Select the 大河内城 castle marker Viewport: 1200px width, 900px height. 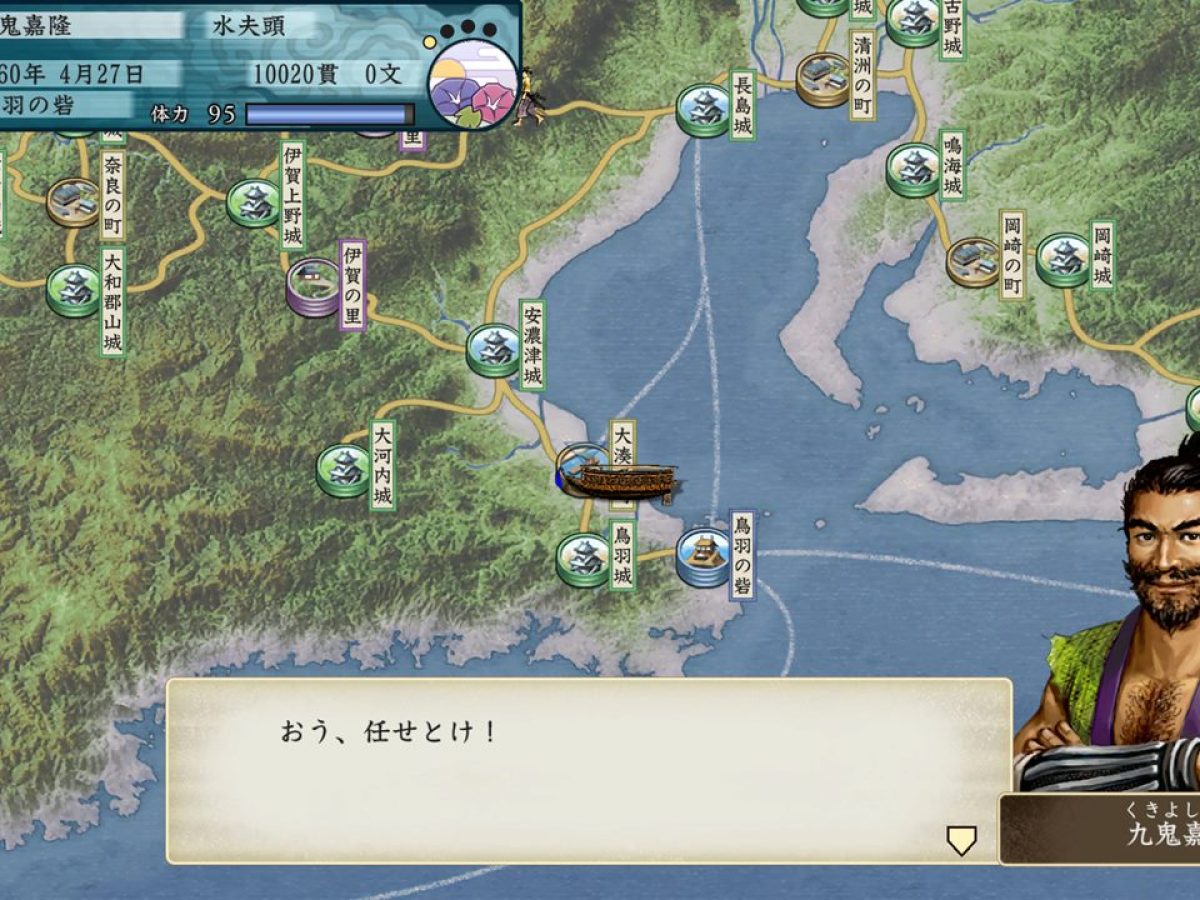[343, 470]
